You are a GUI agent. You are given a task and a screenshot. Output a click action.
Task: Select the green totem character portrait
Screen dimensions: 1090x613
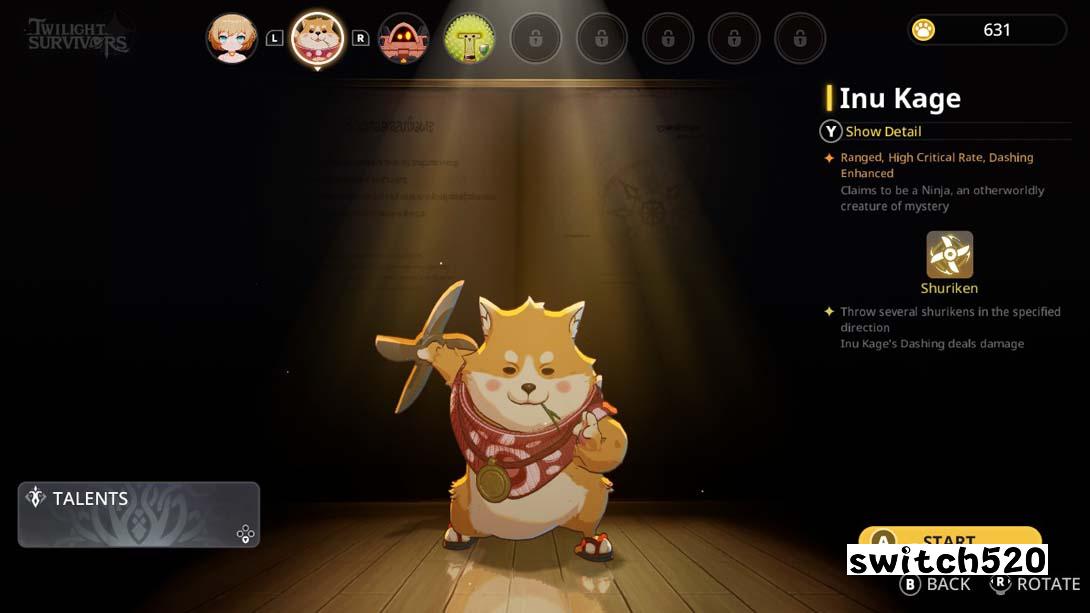click(469, 38)
